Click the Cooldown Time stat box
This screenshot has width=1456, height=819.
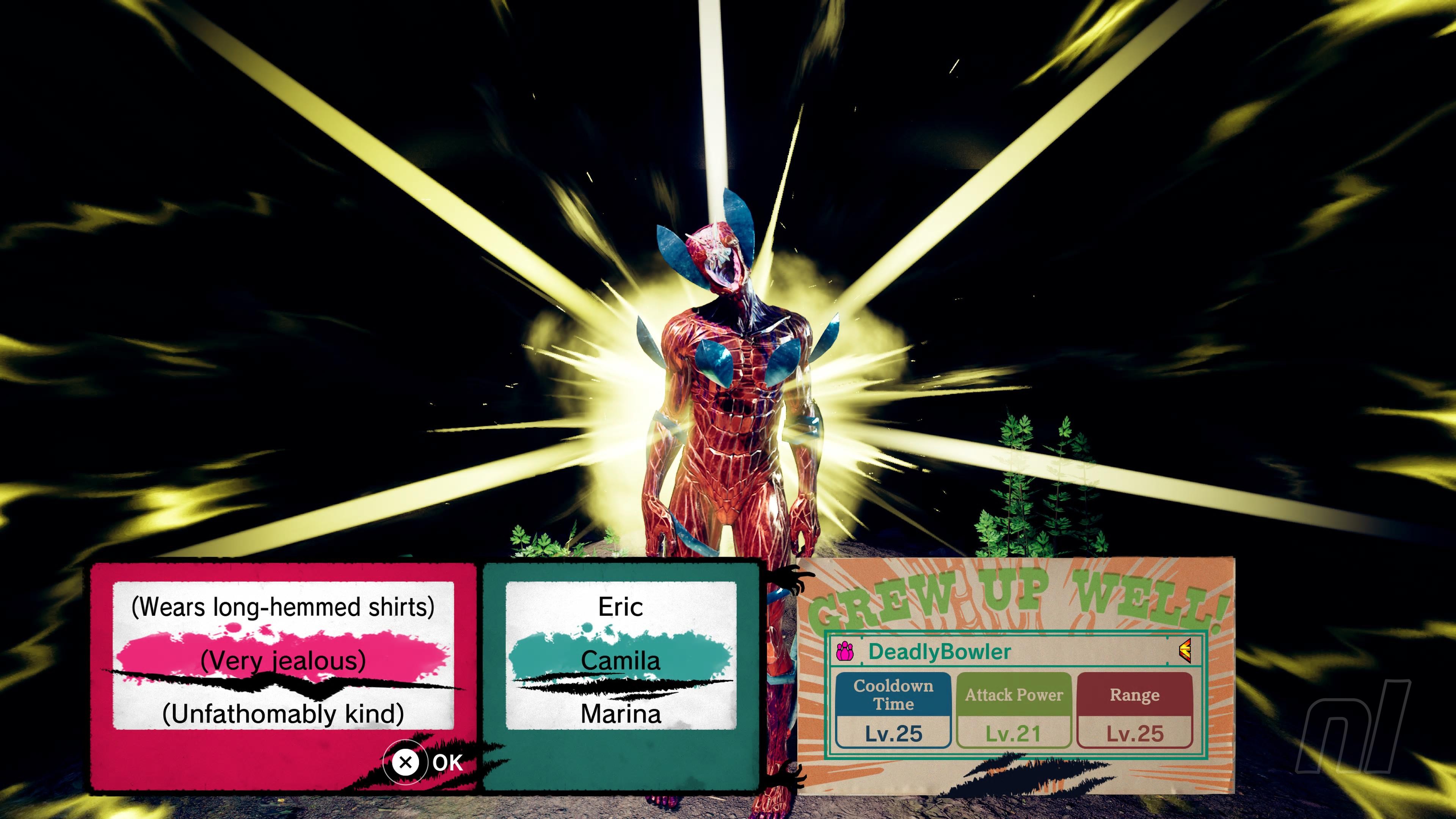893,710
